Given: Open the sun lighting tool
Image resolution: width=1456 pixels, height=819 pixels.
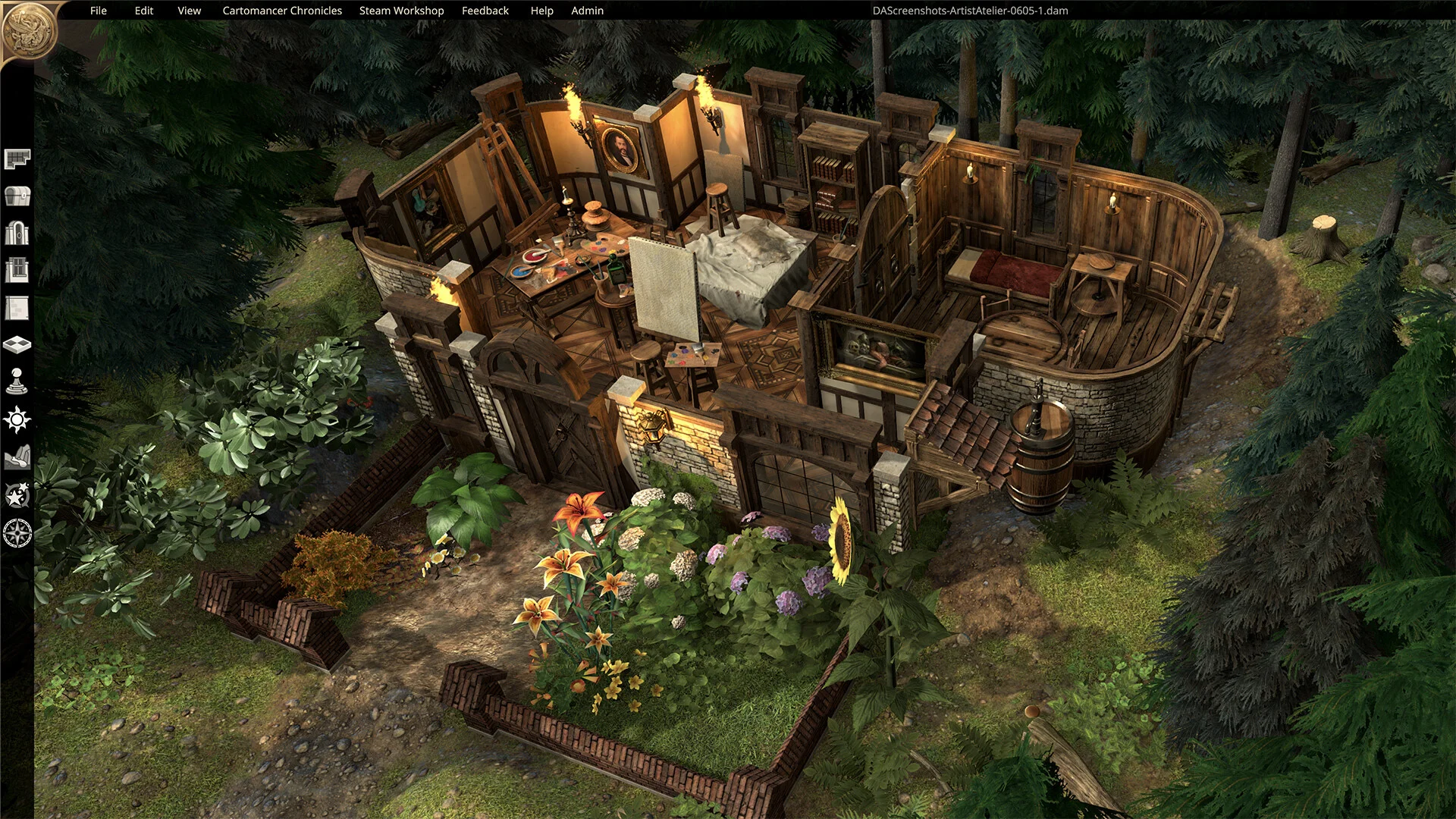Looking at the screenshot, I should [x=17, y=419].
